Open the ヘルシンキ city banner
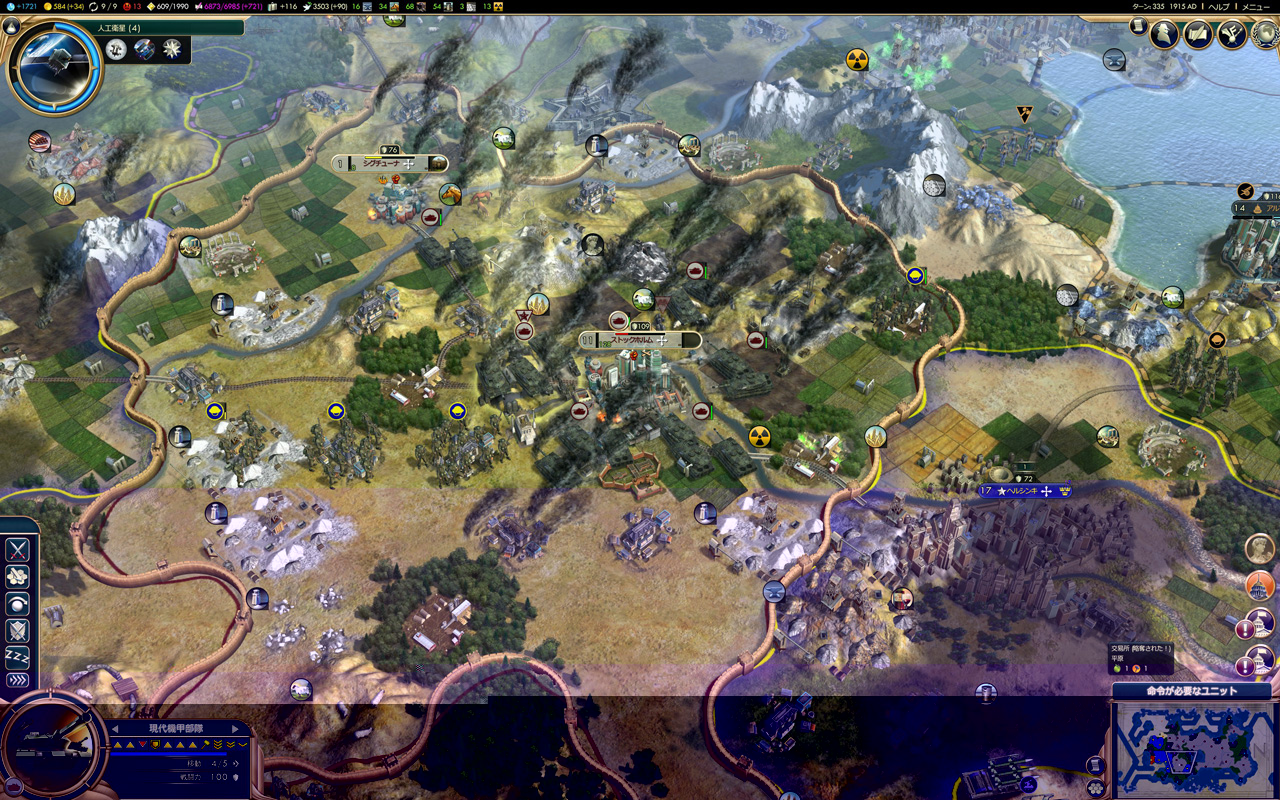This screenshot has width=1280, height=800. pos(1025,491)
